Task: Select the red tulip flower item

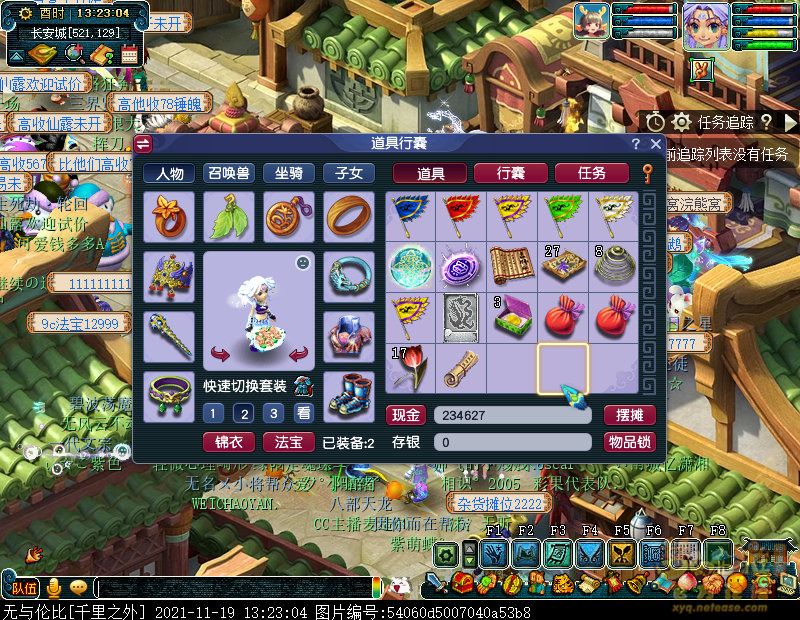Action: click(410, 368)
